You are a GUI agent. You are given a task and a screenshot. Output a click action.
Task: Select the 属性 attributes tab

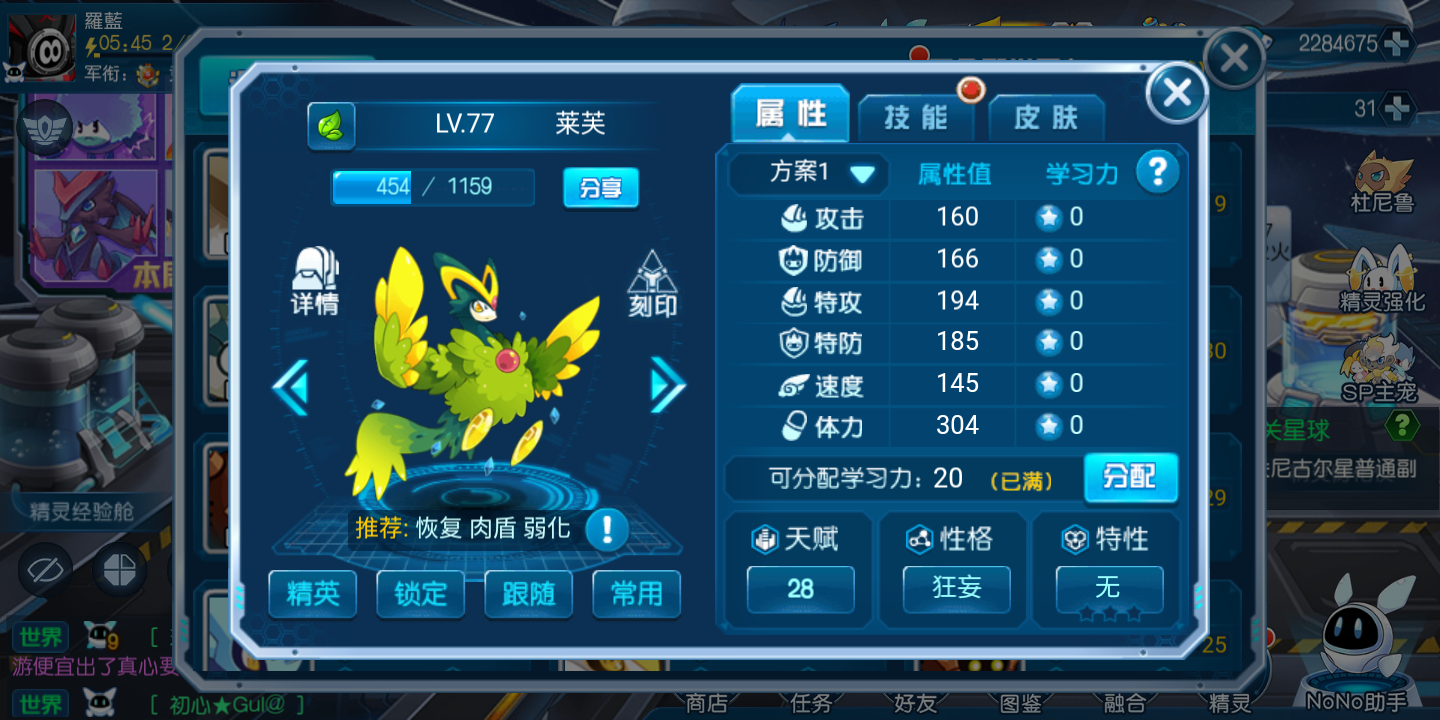[790, 115]
